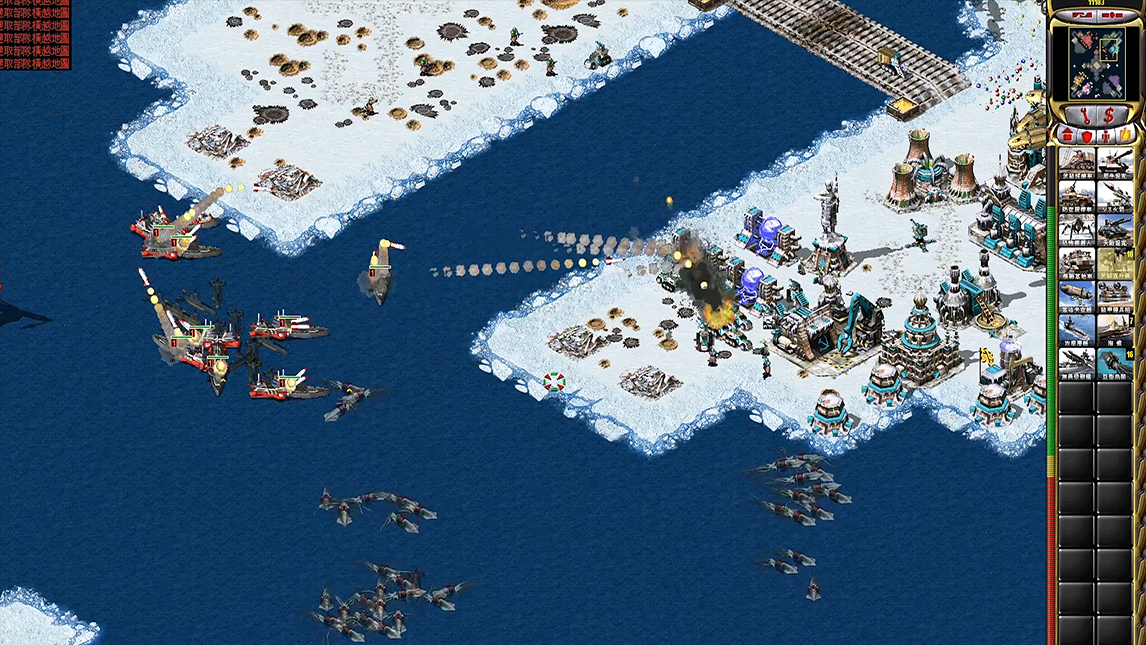Click the radar minimap
Image resolution: width=1146 pixels, height=645 pixels.
click(x=1096, y=62)
